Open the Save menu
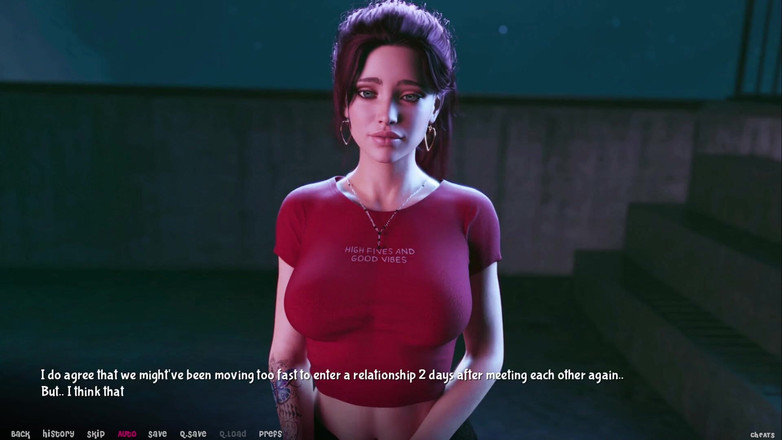Image resolution: width=782 pixels, height=440 pixels. click(157, 434)
